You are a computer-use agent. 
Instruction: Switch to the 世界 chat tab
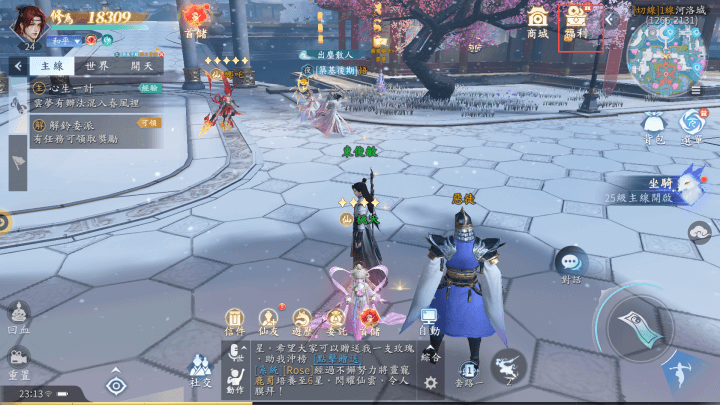[97, 66]
